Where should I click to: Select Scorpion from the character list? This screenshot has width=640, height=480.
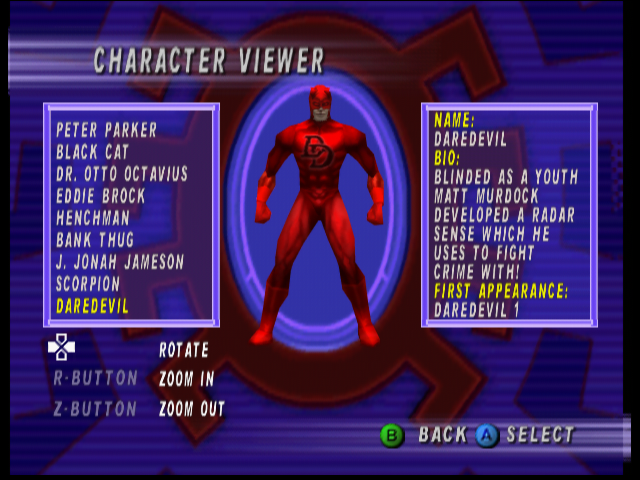[x=88, y=284]
